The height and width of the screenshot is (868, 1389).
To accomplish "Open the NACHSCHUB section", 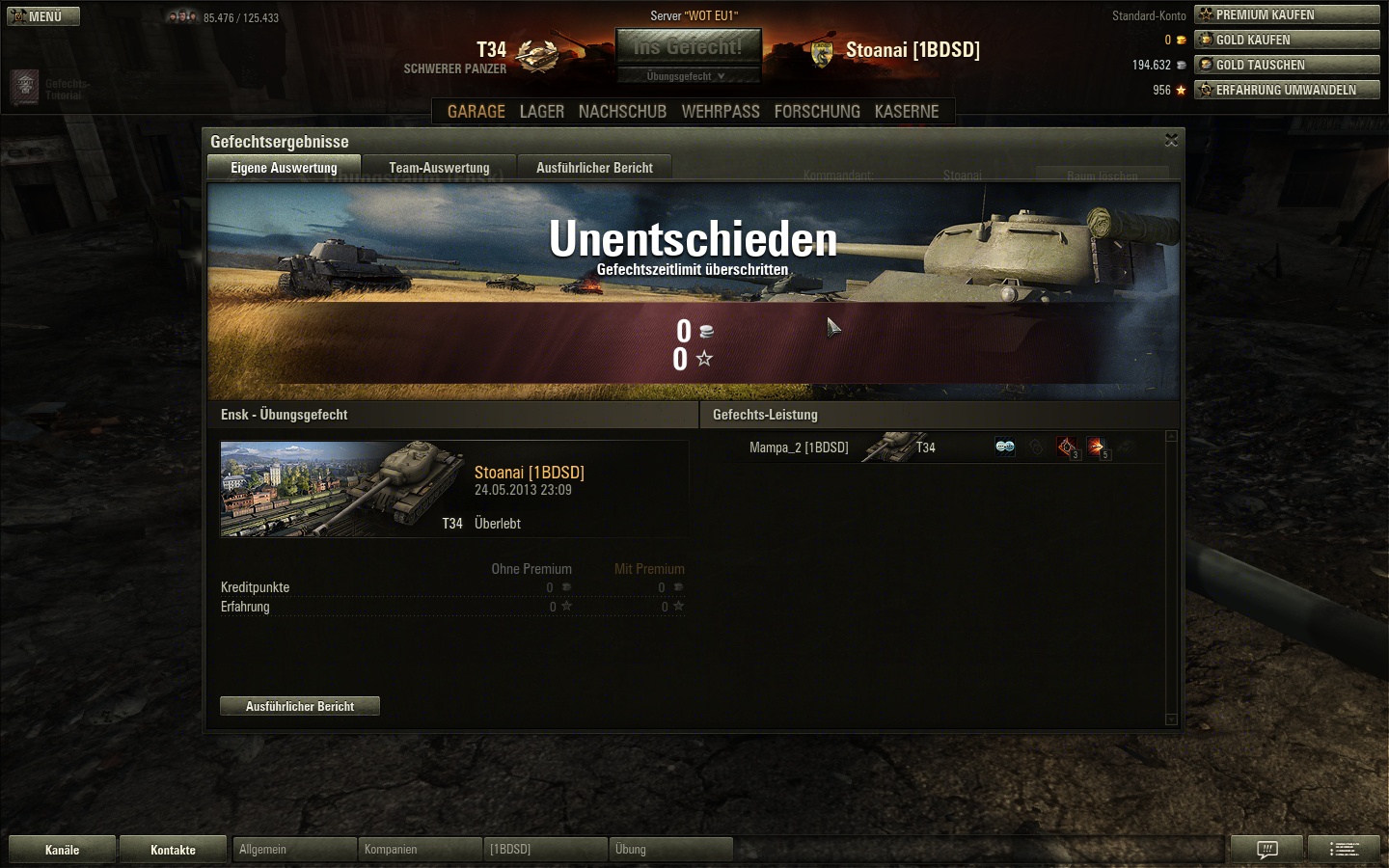I will [622, 112].
